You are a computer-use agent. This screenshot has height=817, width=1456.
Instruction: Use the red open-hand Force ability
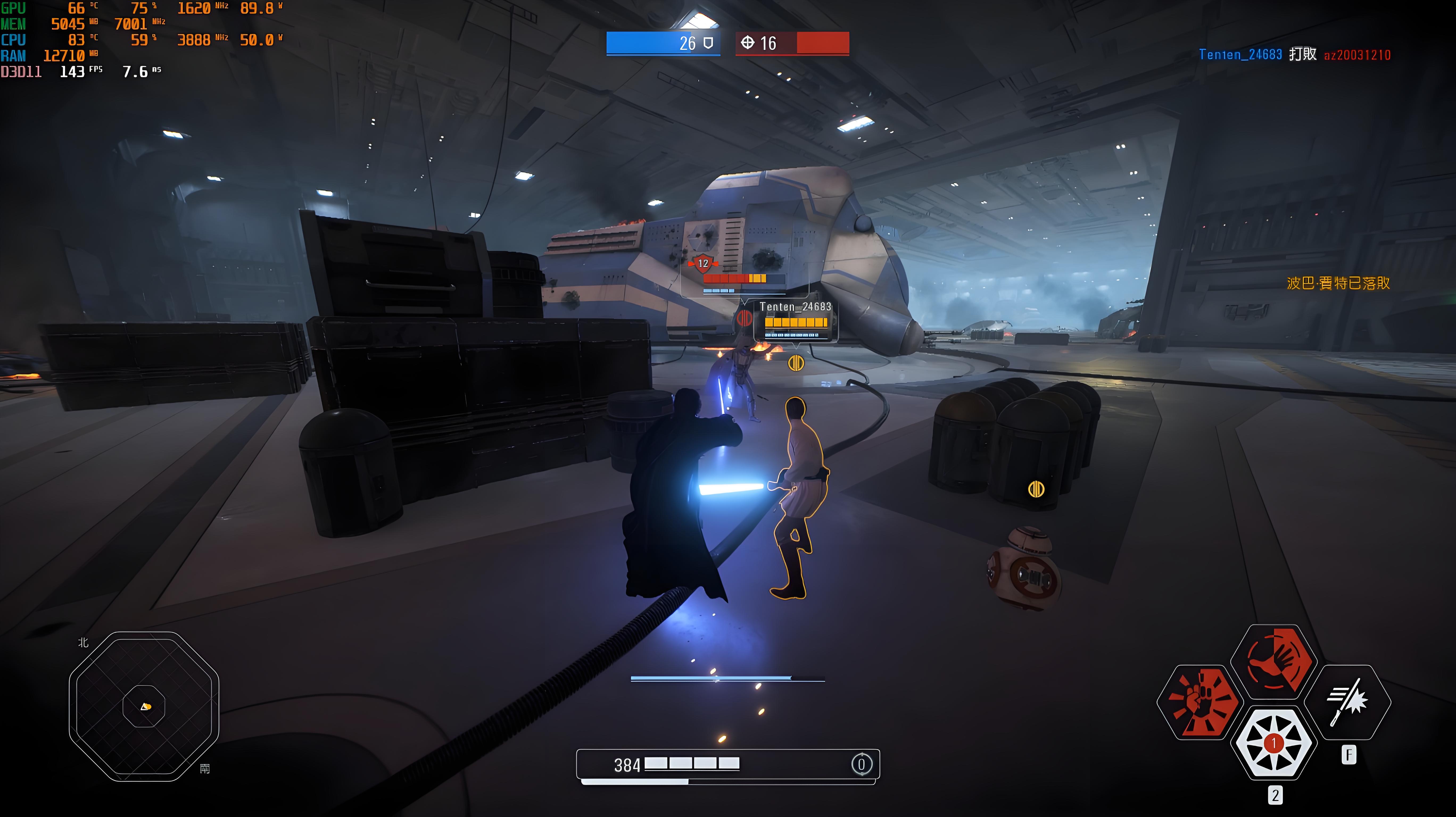[1274, 662]
